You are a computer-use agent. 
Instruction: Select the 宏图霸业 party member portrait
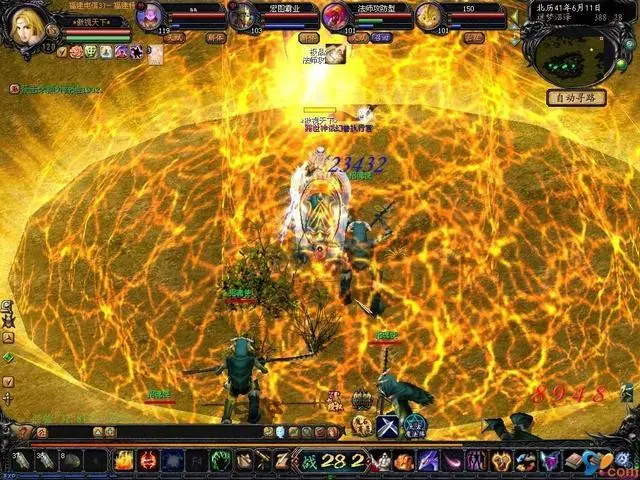[242, 17]
